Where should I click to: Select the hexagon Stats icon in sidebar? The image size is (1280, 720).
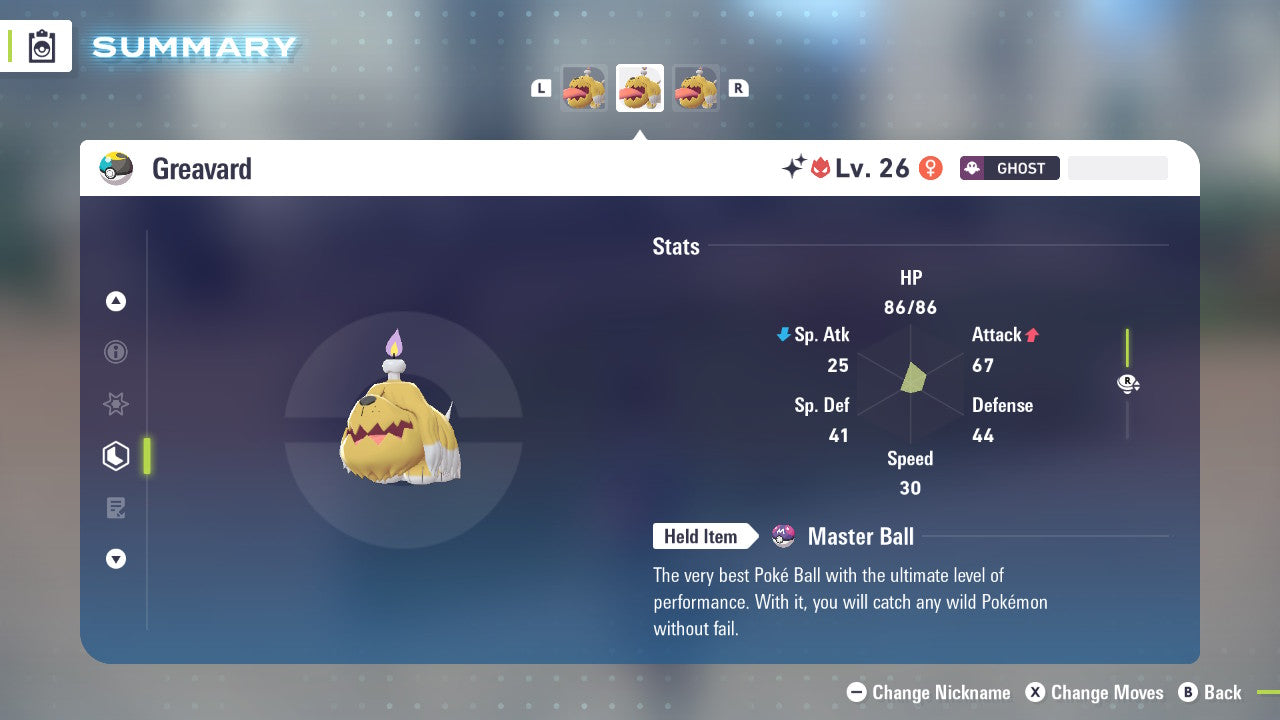116,456
